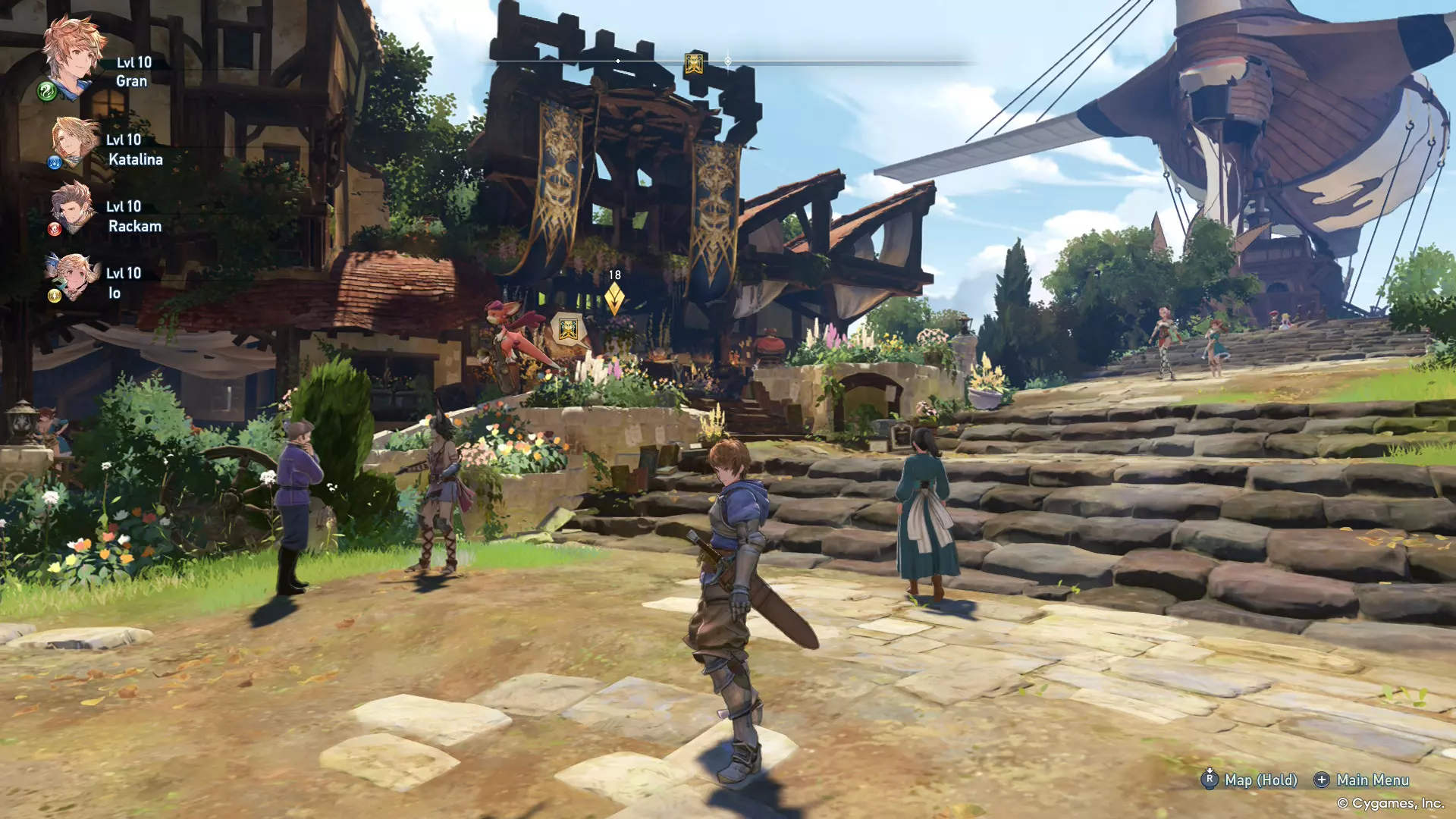Select Gran's party portrait
Viewport: 1456px width, 819px height.
point(73,55)
